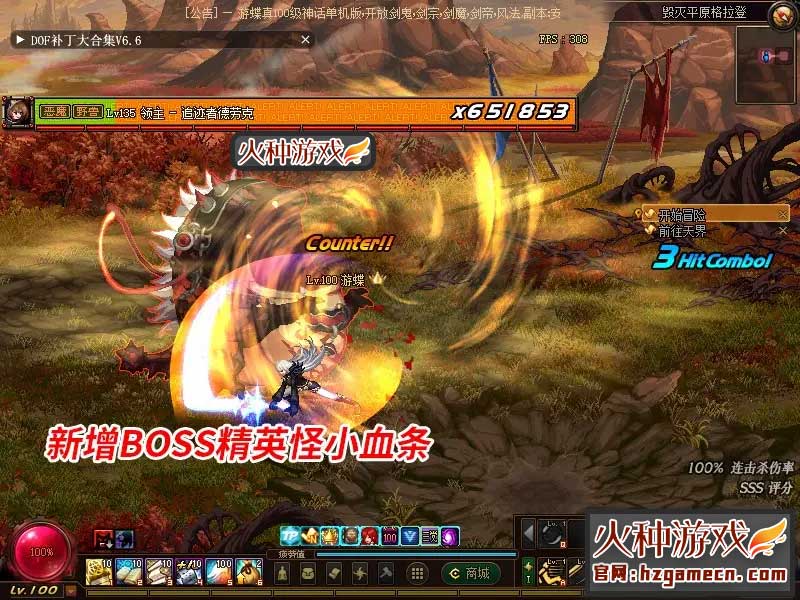Click the purple swirl buff icon
The height and width of the screenshot is (600, 800).
click(450, 536)
